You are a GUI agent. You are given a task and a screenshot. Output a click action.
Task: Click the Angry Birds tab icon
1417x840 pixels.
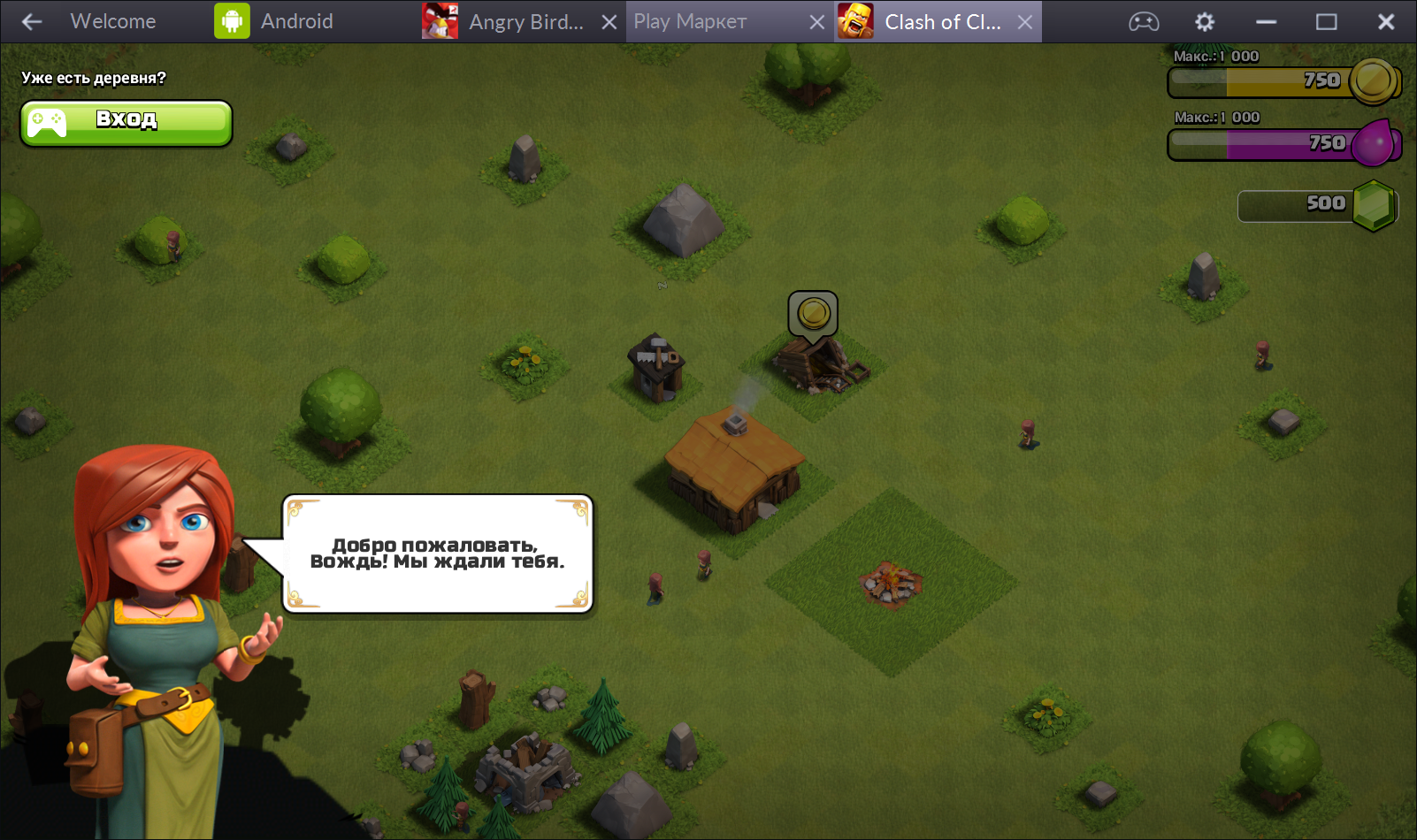pos(440,21)
